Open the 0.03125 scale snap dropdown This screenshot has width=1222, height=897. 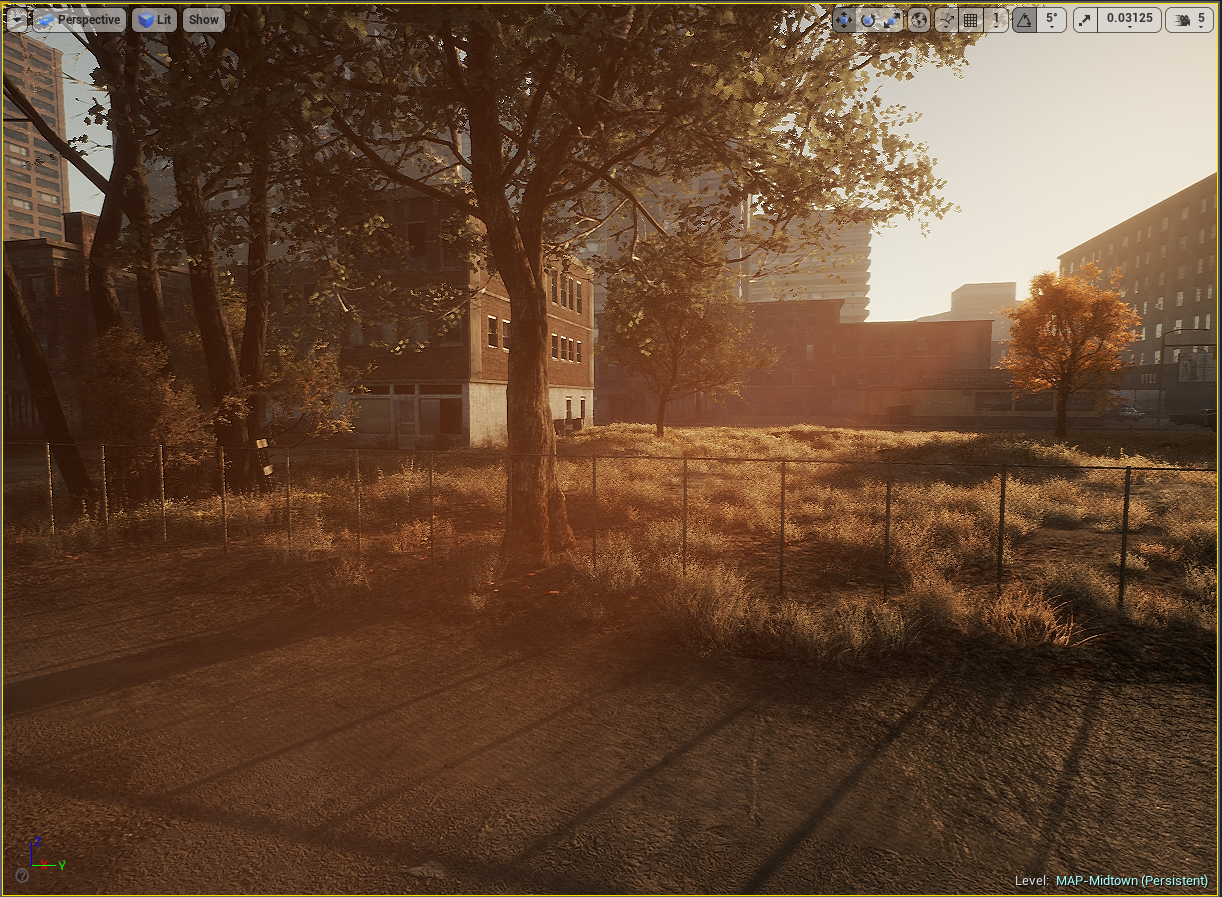(1129, 19)
